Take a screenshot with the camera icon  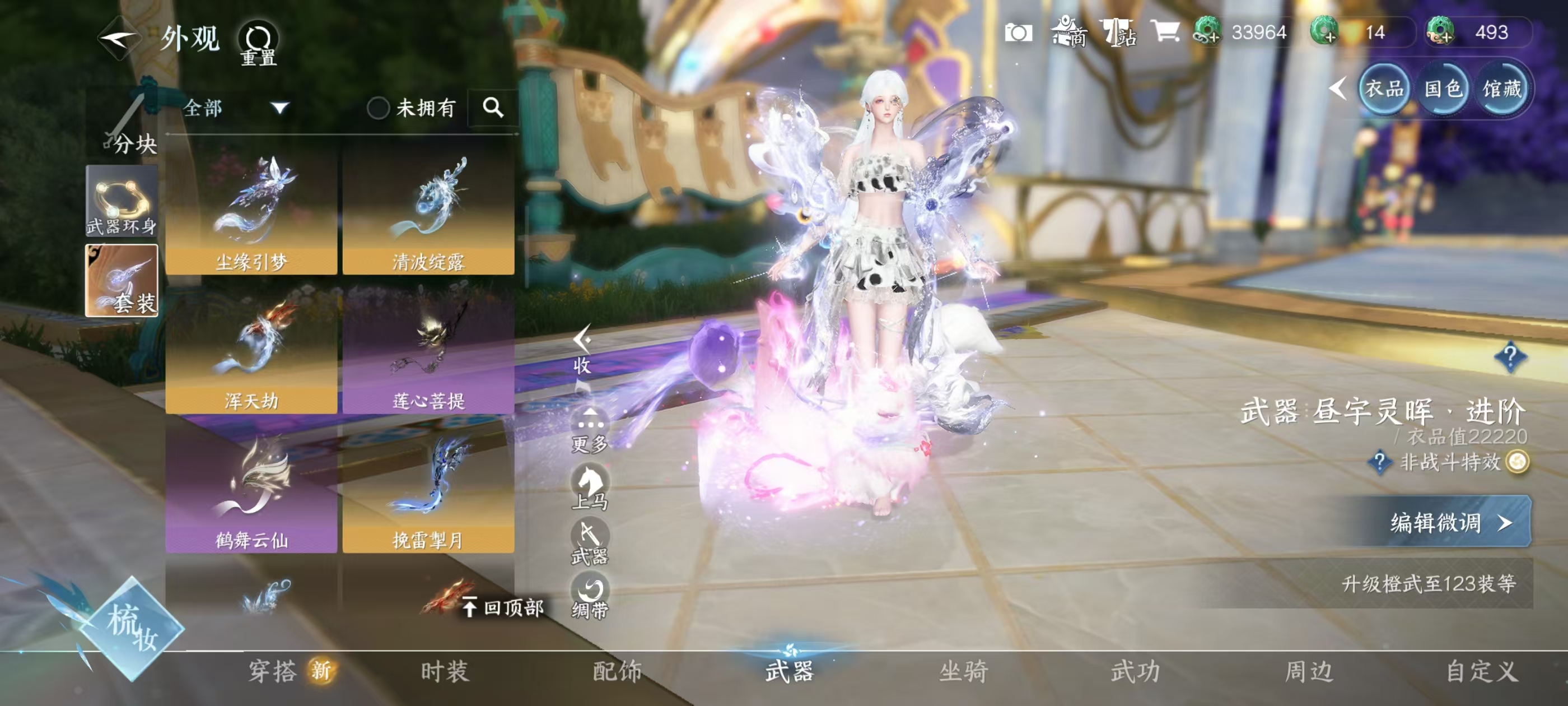pyautogui.click(x=1018, y=32)
